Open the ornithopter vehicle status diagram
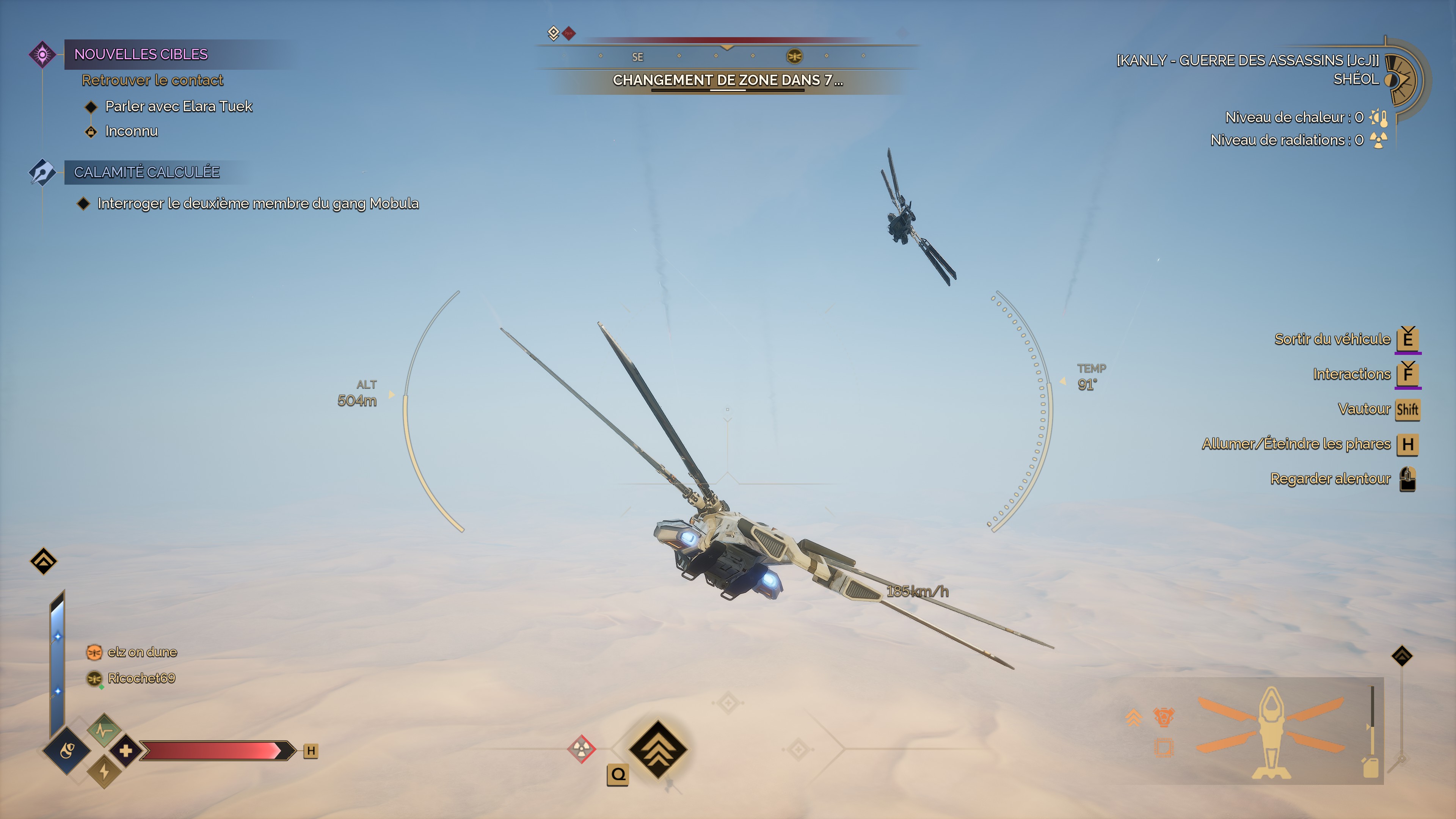 (1271, 733)
